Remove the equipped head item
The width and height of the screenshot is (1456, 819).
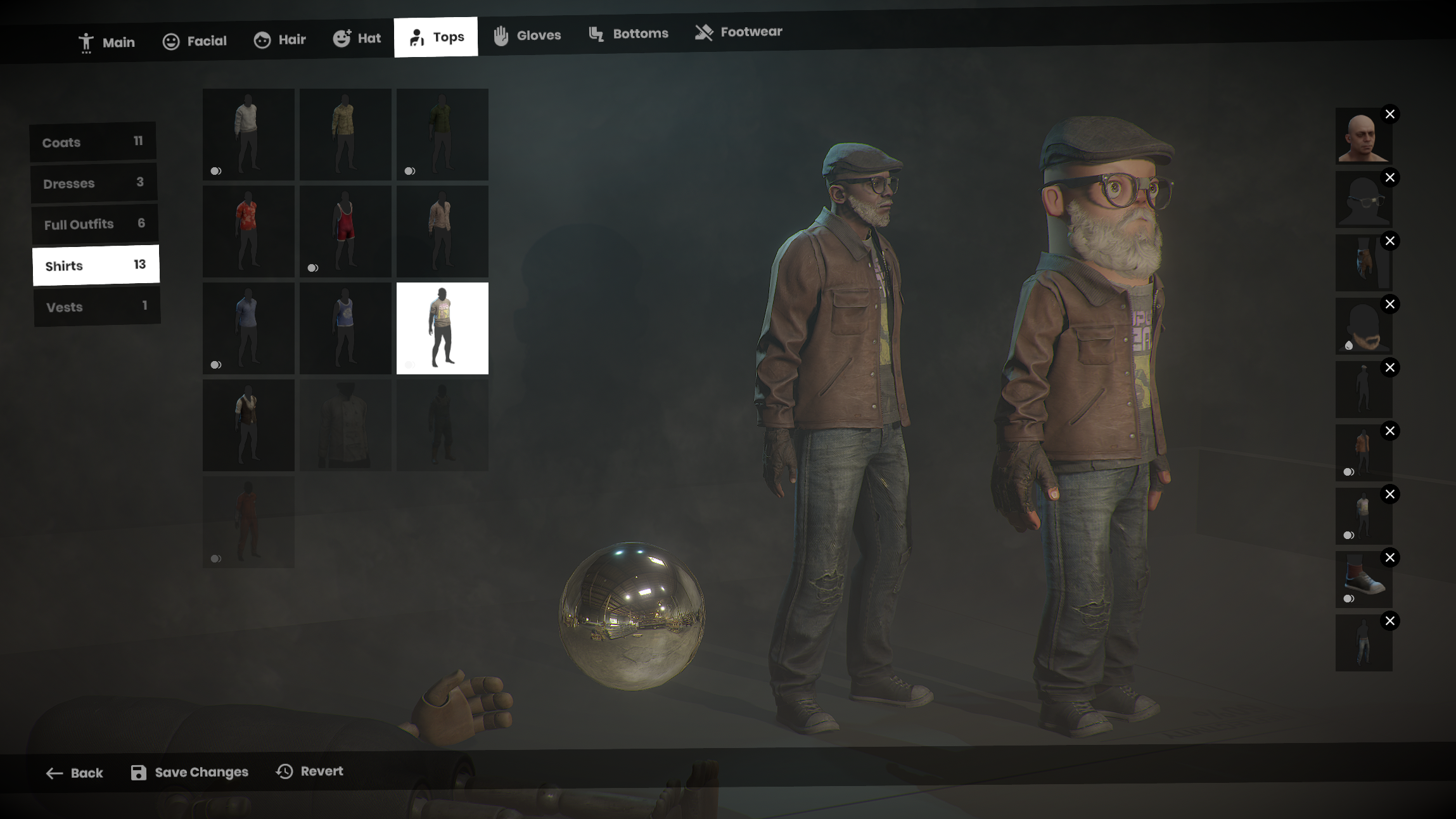tap(1389, 114)
